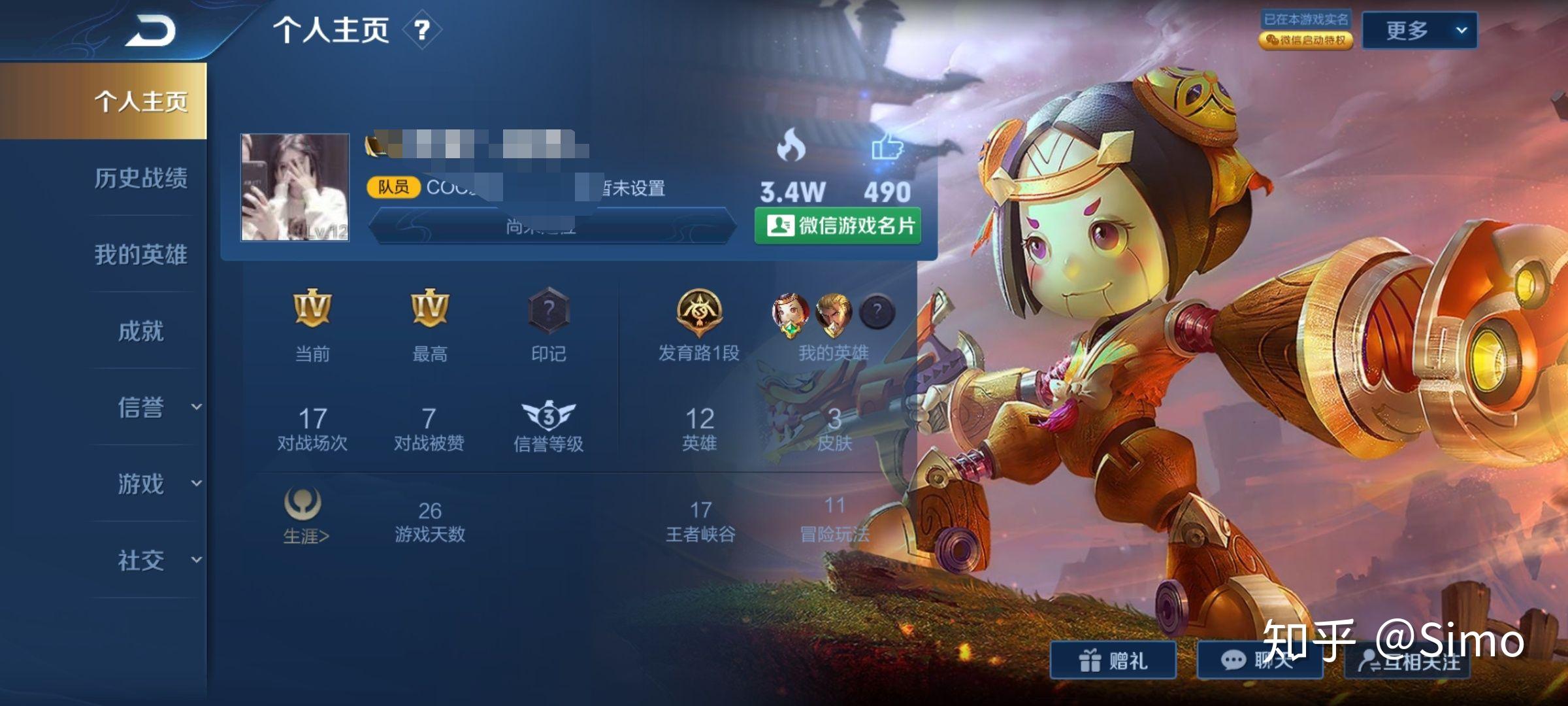Select the 个人主页 sidebar tab
The image size is (1568, 706).
[140, 101]
